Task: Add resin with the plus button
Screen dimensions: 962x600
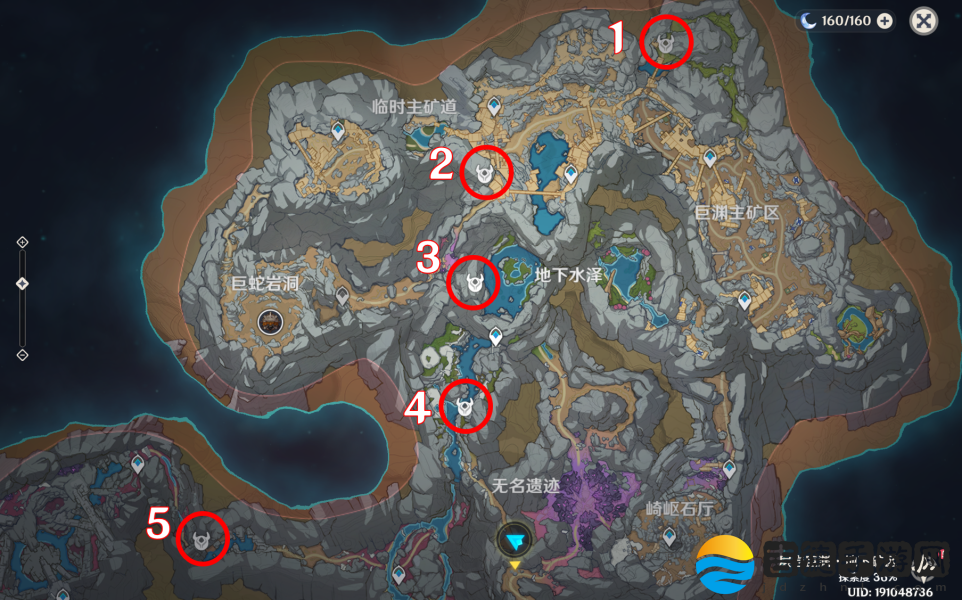Action: point(884,20)
